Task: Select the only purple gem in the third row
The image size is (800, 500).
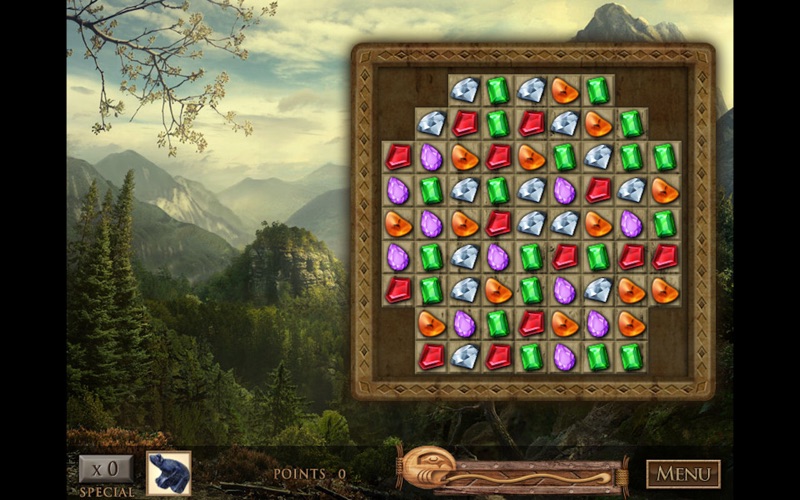Action: [431, 157]
